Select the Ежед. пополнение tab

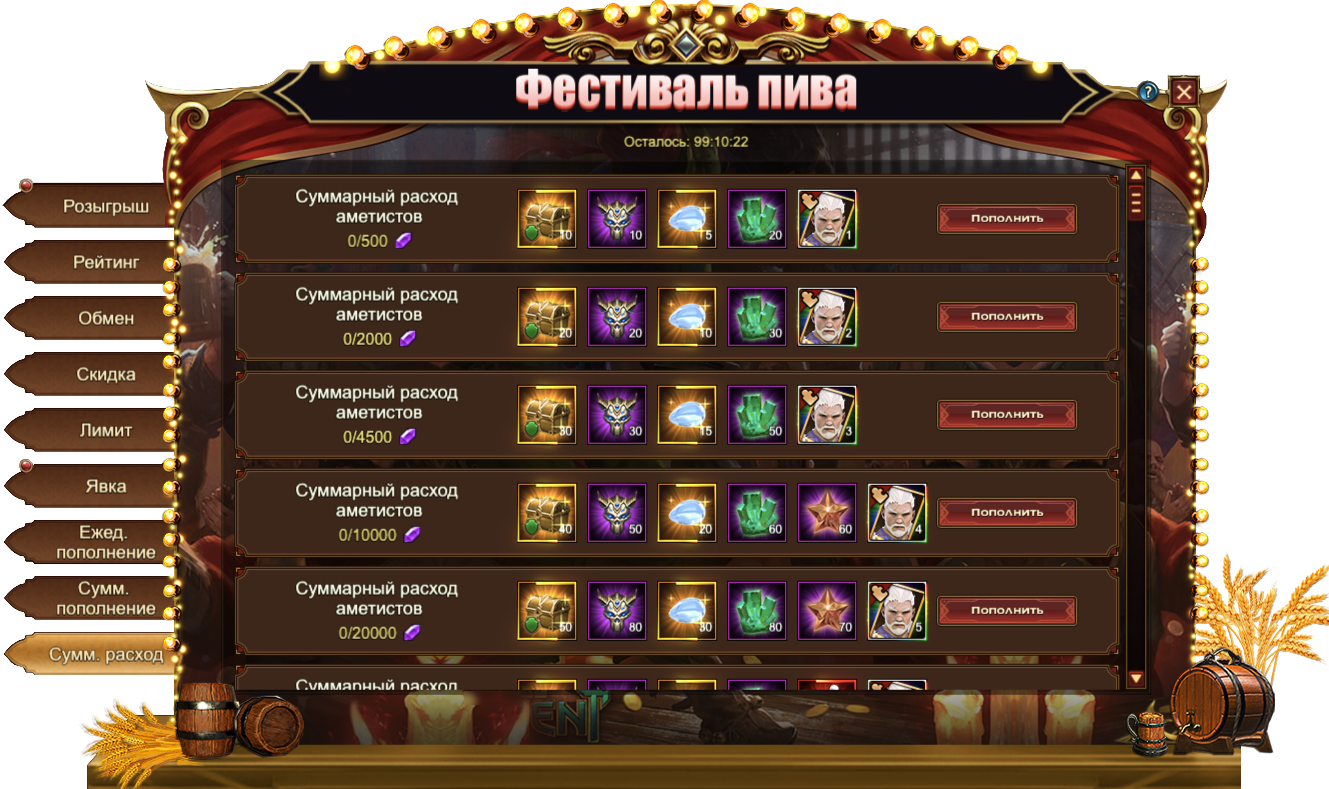coord(105,542)
